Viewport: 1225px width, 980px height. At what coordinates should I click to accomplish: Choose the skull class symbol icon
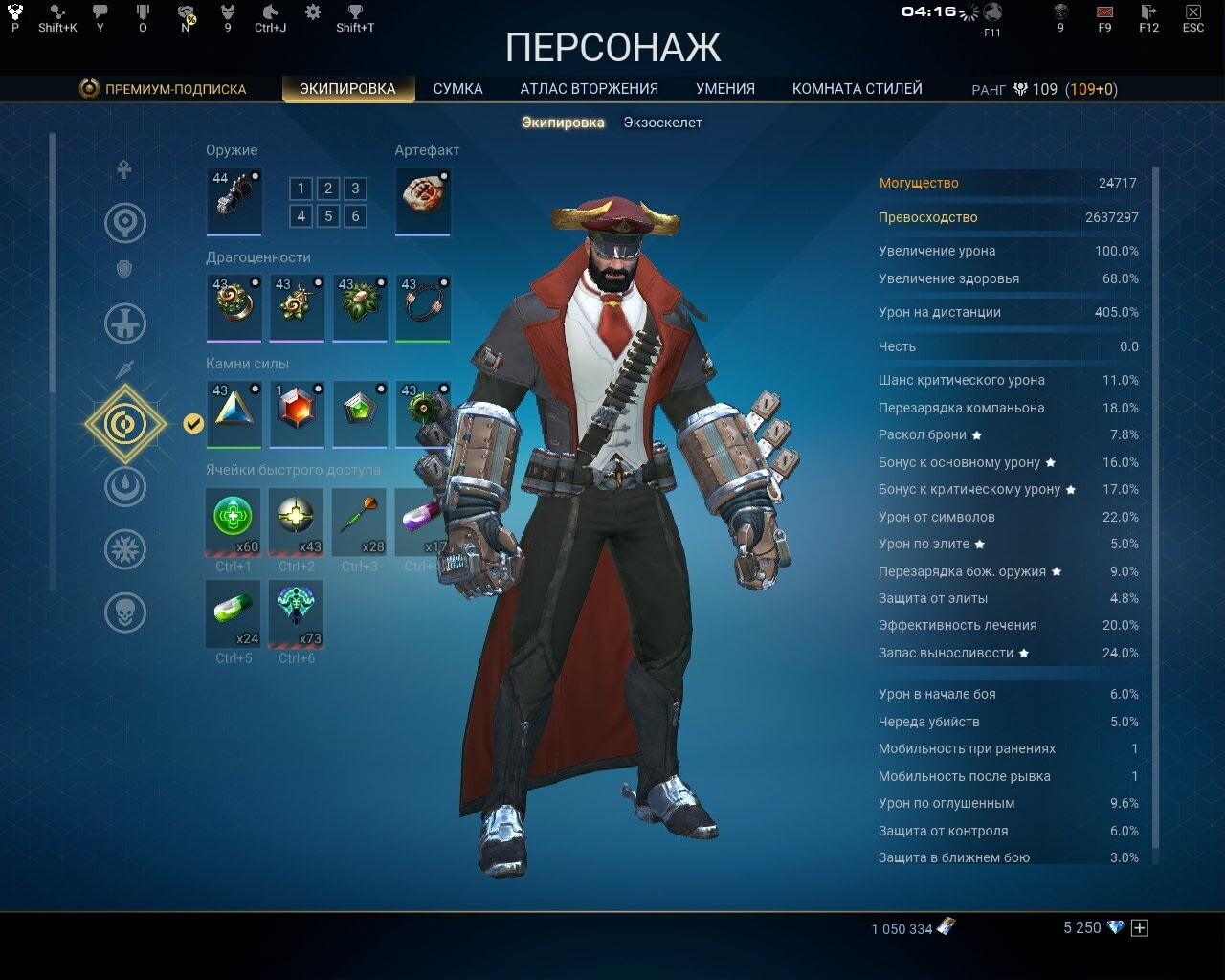pos(125,612)
